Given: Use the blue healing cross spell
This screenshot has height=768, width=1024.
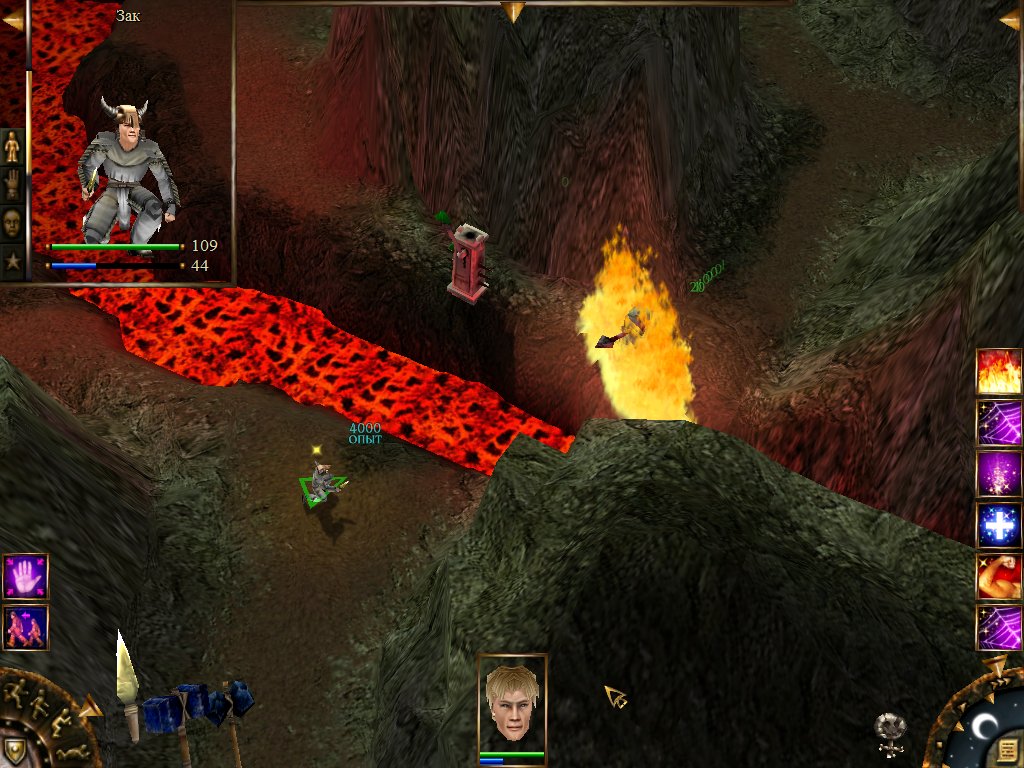Looking at the screenshot, I should click(x=999, y=526).
